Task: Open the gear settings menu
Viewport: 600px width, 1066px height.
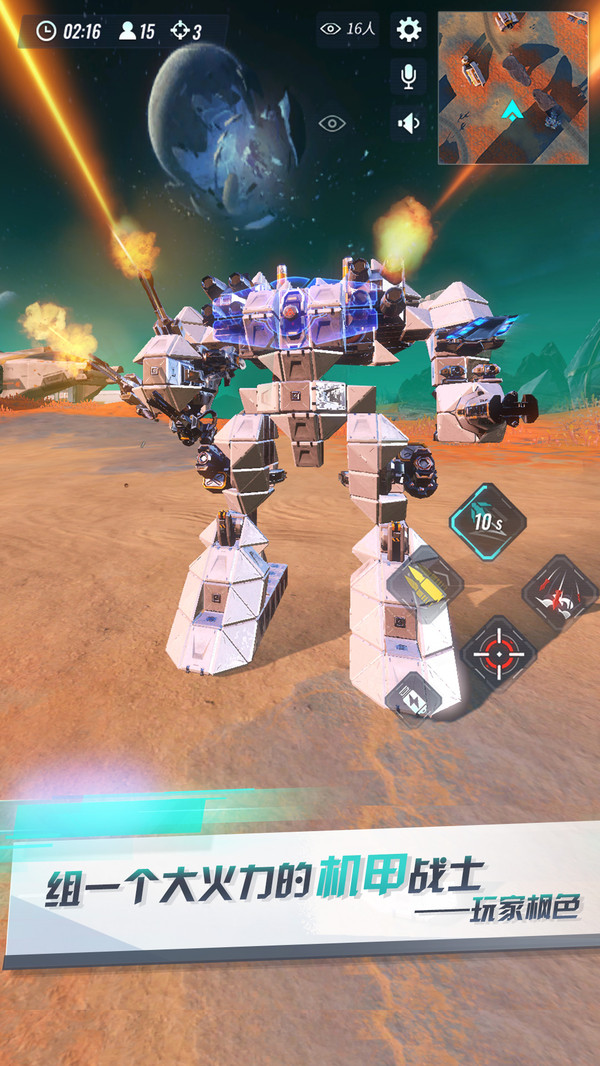Action: (x=408, y=30)
